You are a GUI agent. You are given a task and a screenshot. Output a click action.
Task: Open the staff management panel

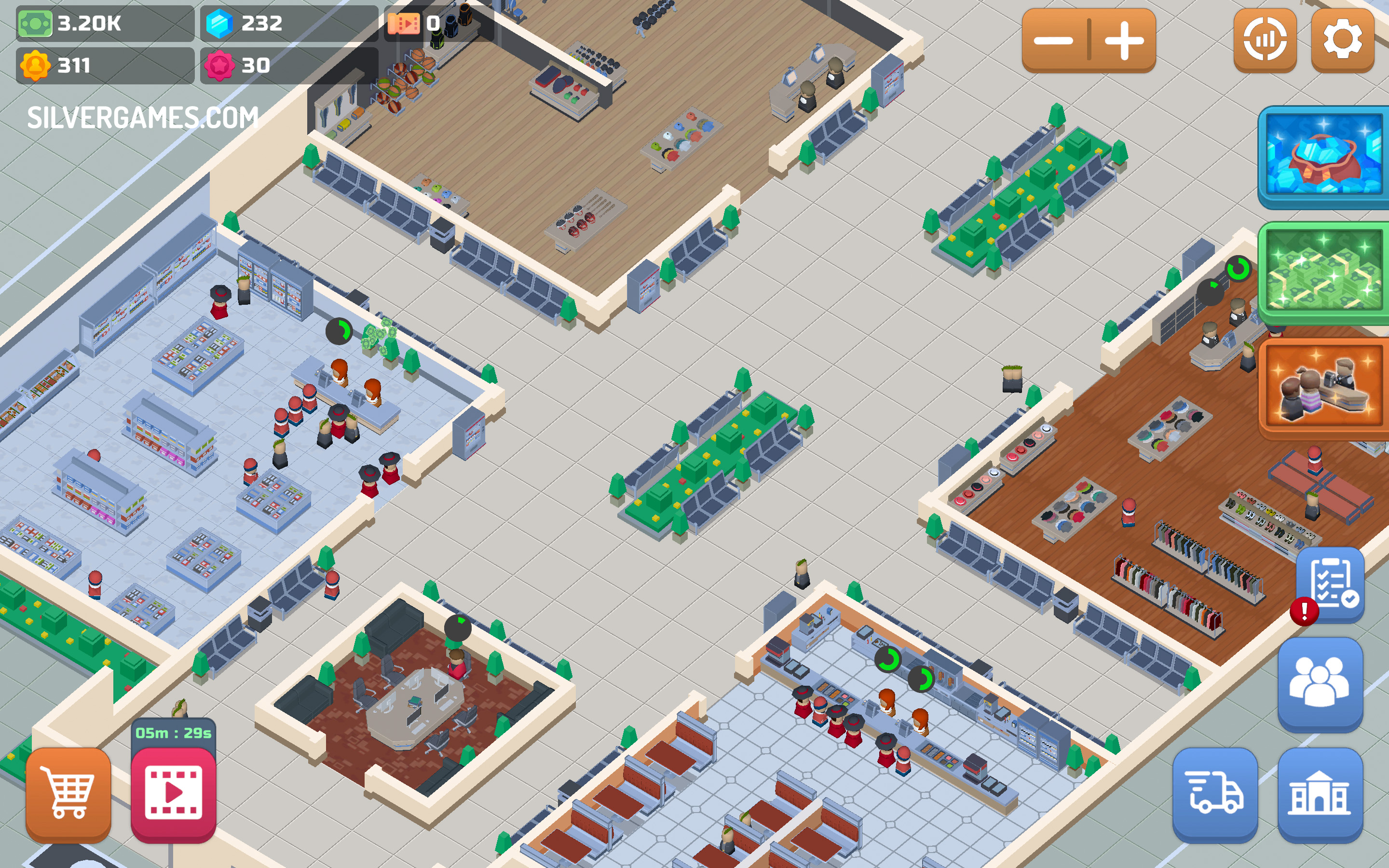[x=1320, y=683]
